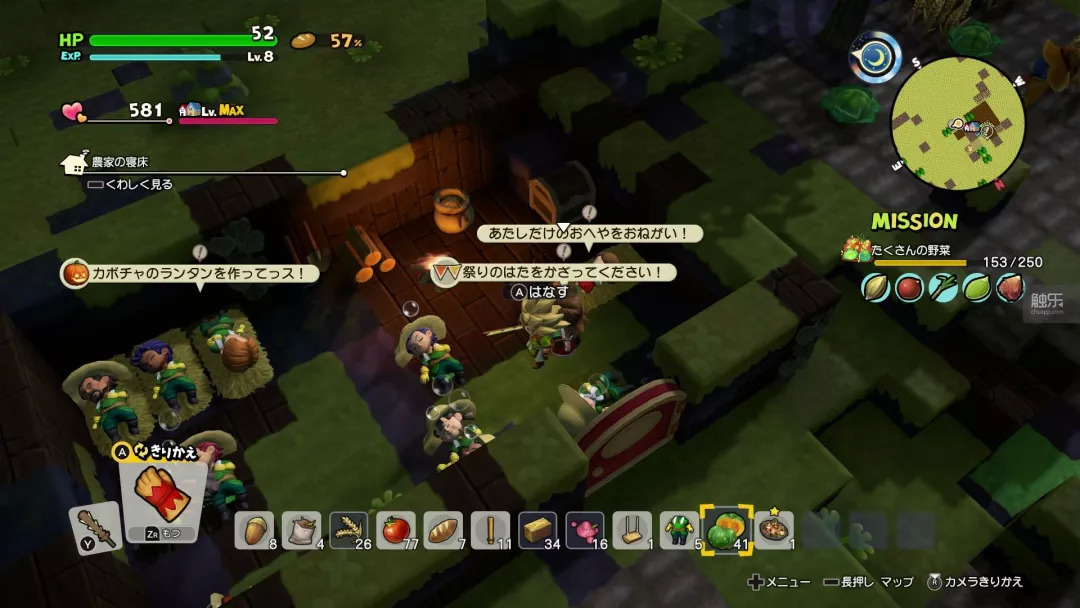Select the pink watering pot slot
The height and width of the screenshot is (608, 1080).
[x=585, y=530]
